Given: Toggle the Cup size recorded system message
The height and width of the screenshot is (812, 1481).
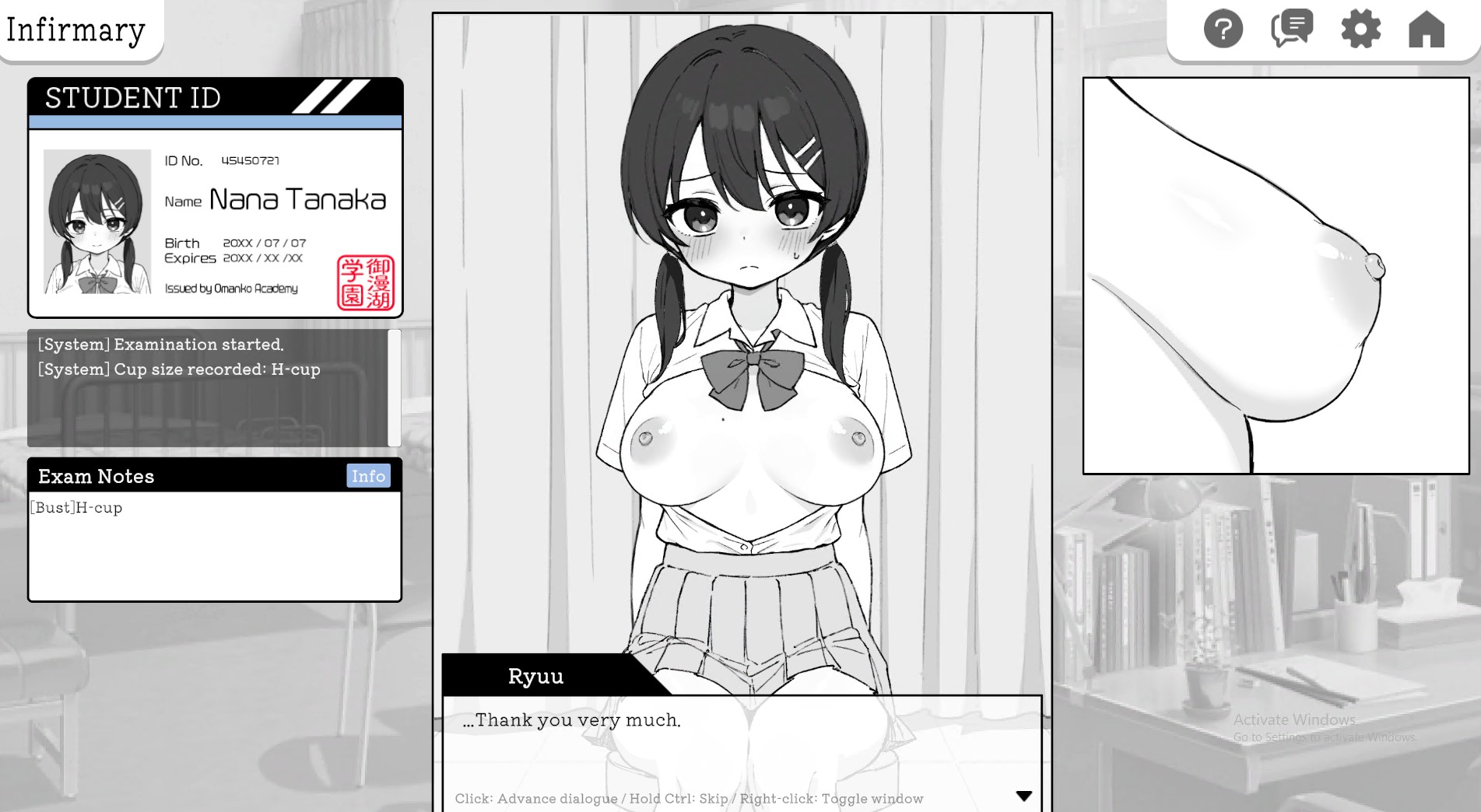Looking at the screenshot, I should (178, 369).
